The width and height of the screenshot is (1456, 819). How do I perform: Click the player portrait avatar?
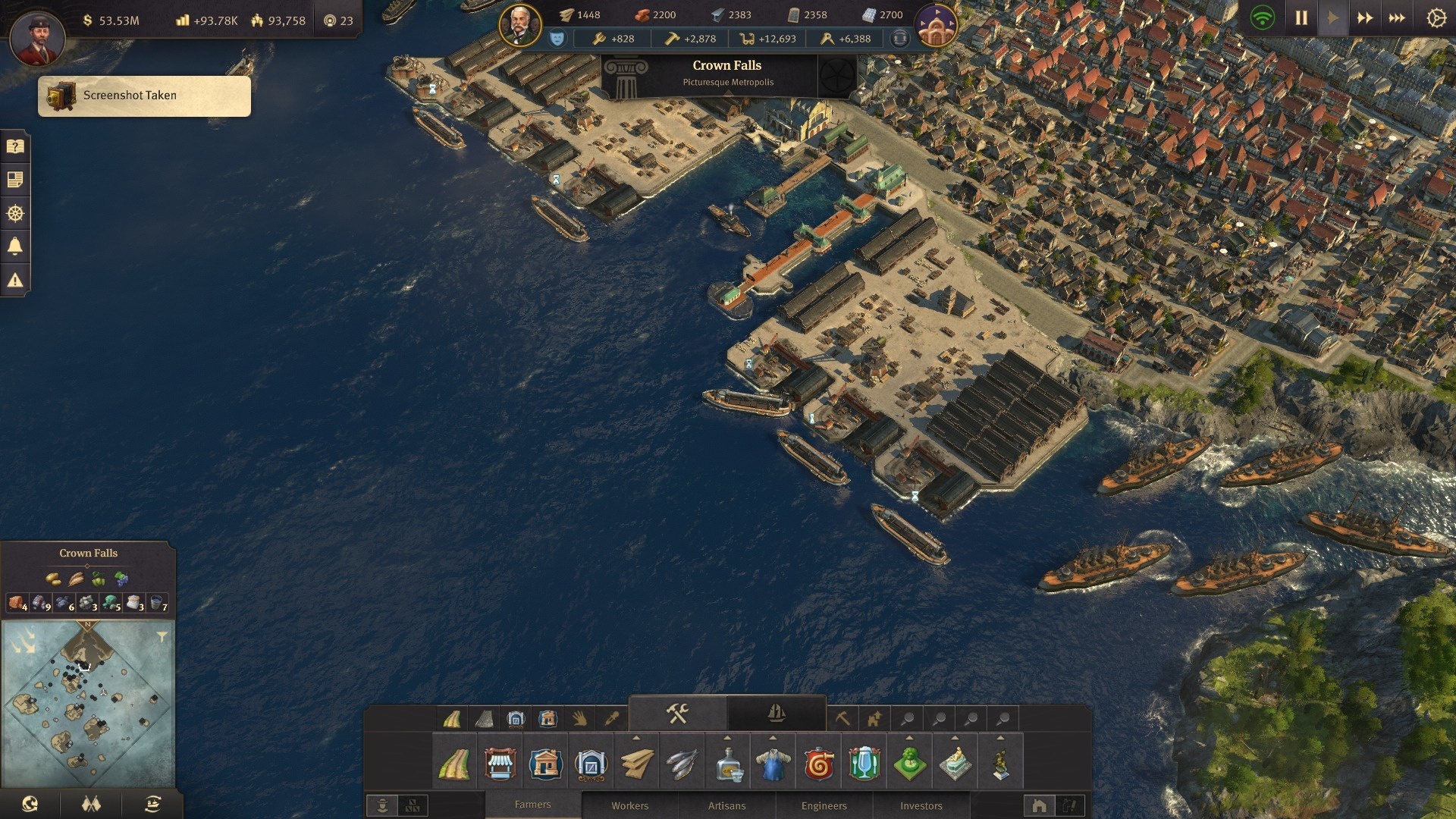click(37, 37)
